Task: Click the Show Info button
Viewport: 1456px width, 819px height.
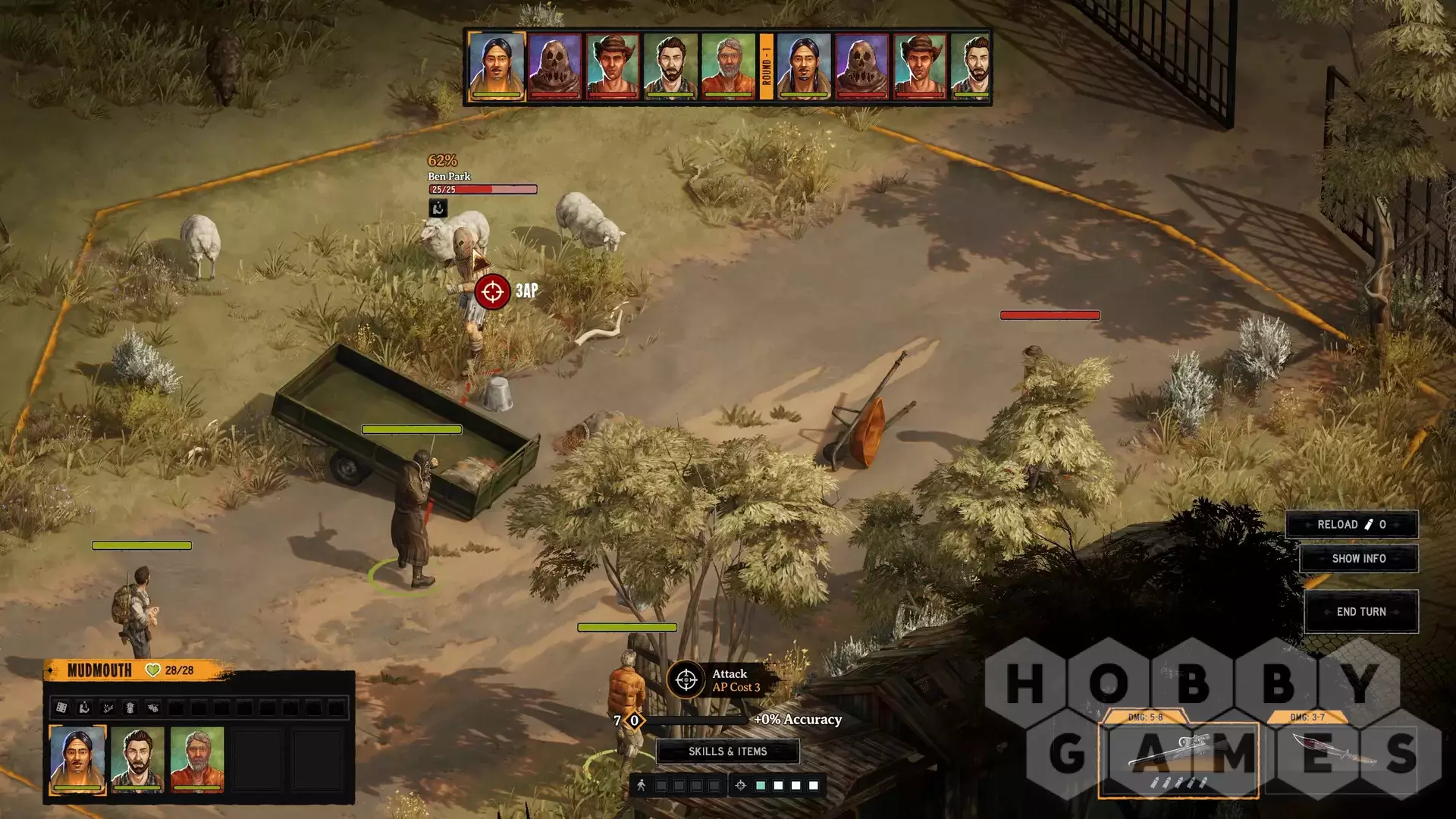Action: [x=1358, y=559]
